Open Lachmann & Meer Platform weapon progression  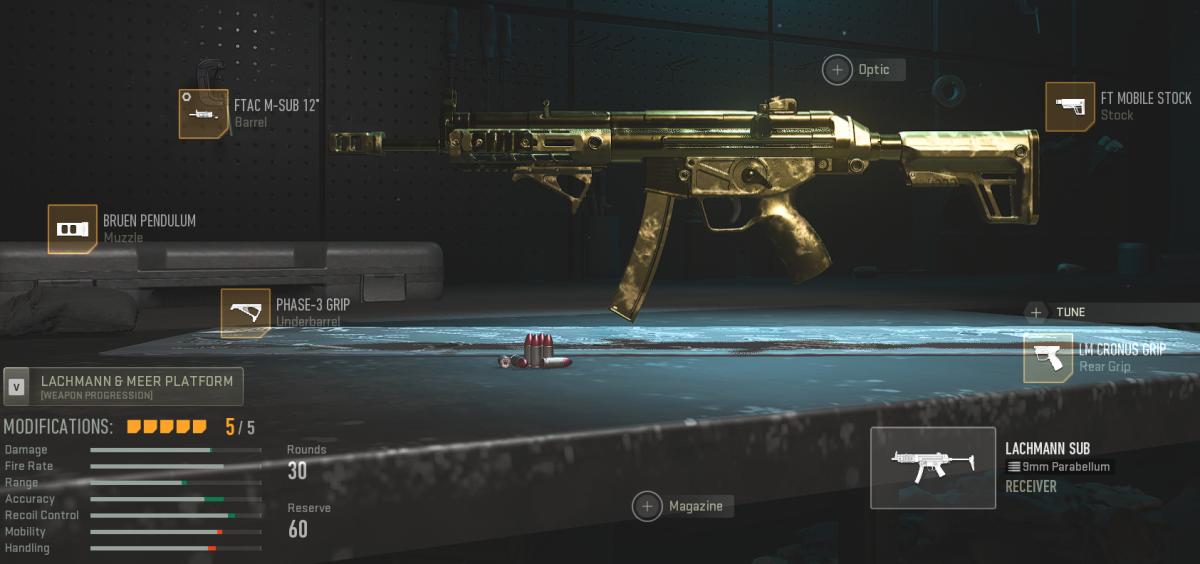(123, 386)
